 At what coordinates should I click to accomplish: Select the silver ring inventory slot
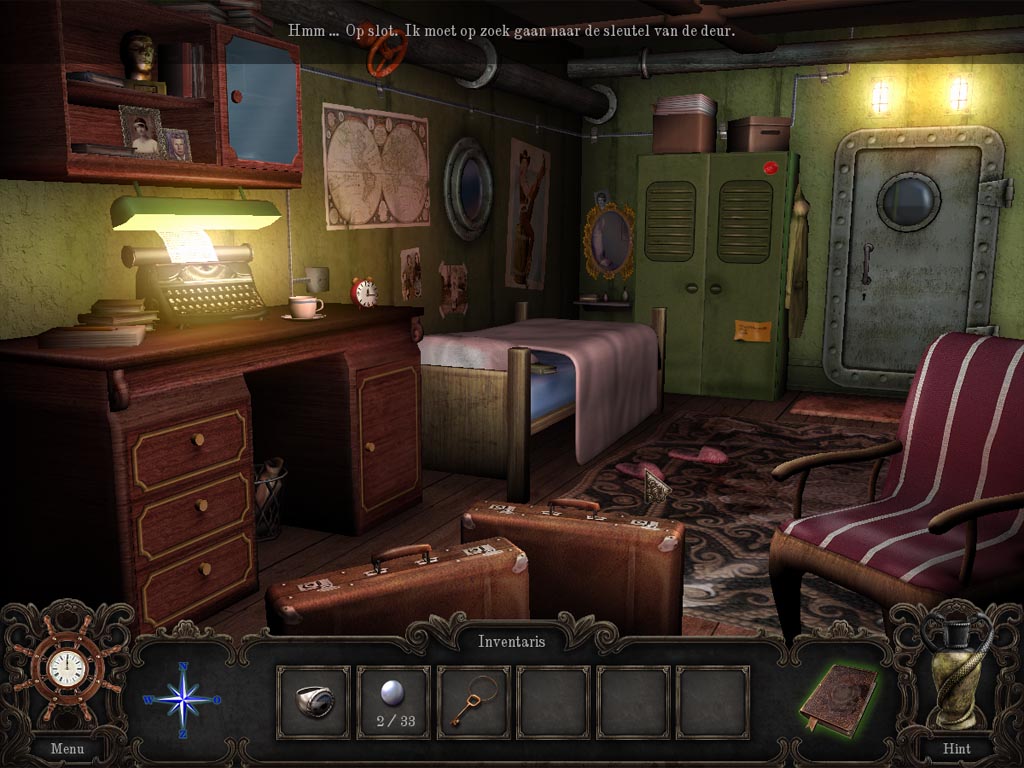coord(313,702)
